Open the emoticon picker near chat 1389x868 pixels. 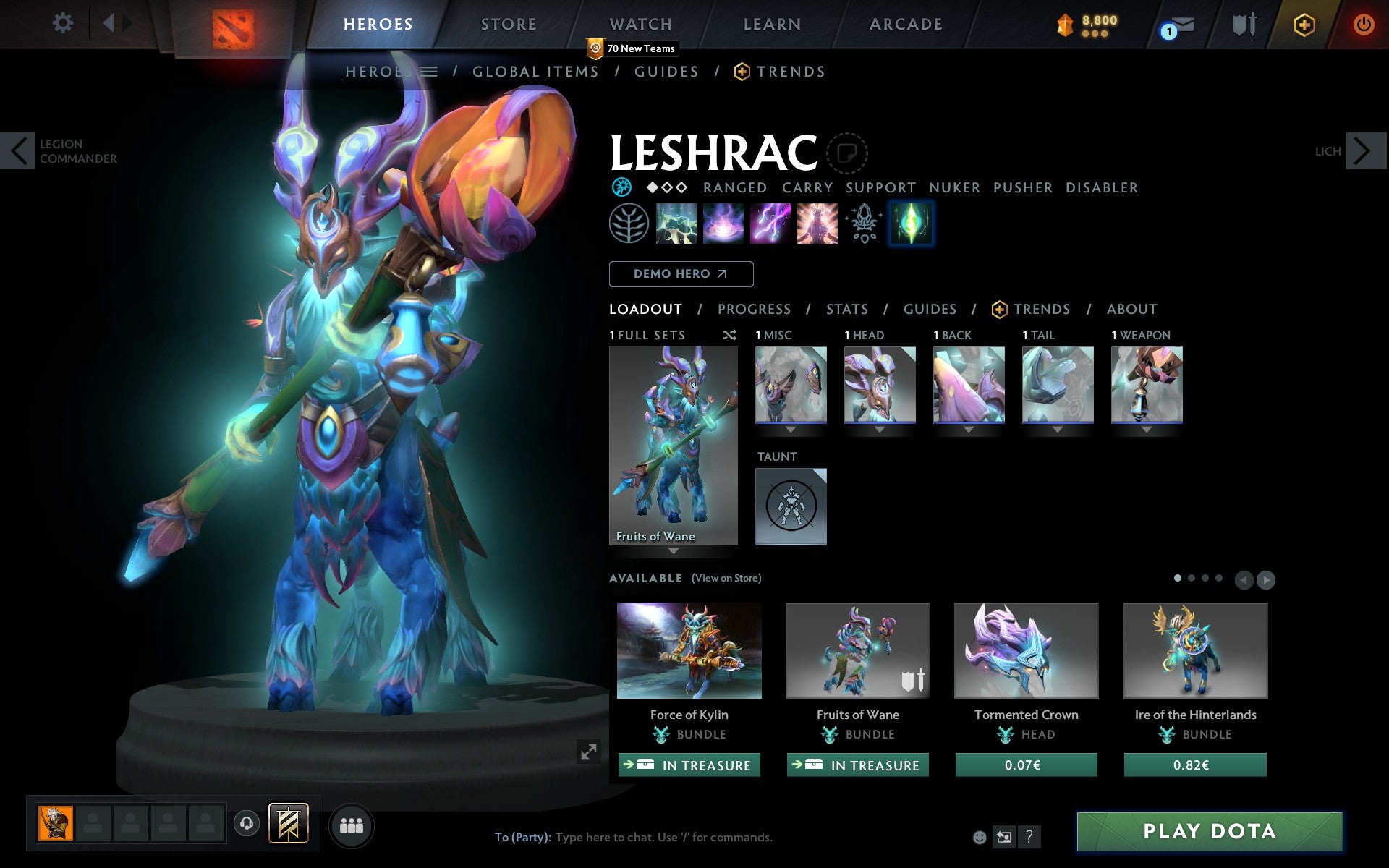coord(980,837)
